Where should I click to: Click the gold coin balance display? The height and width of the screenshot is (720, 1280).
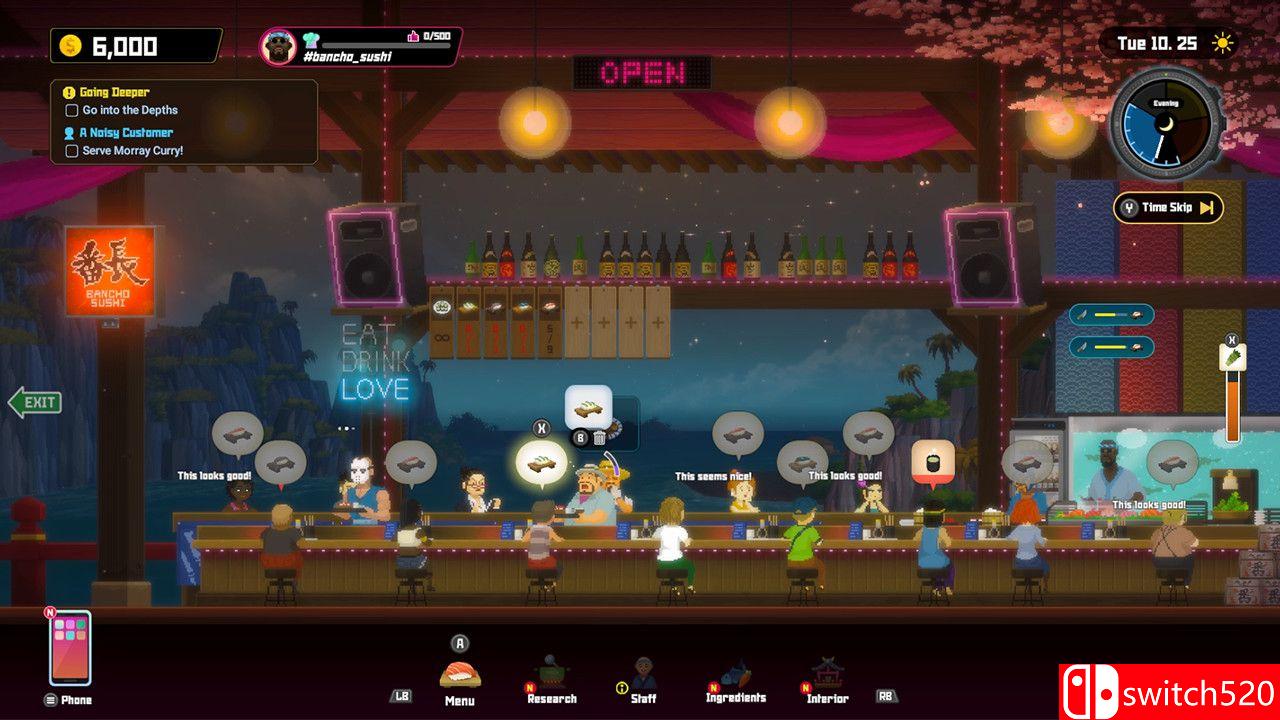click(136, 46)
